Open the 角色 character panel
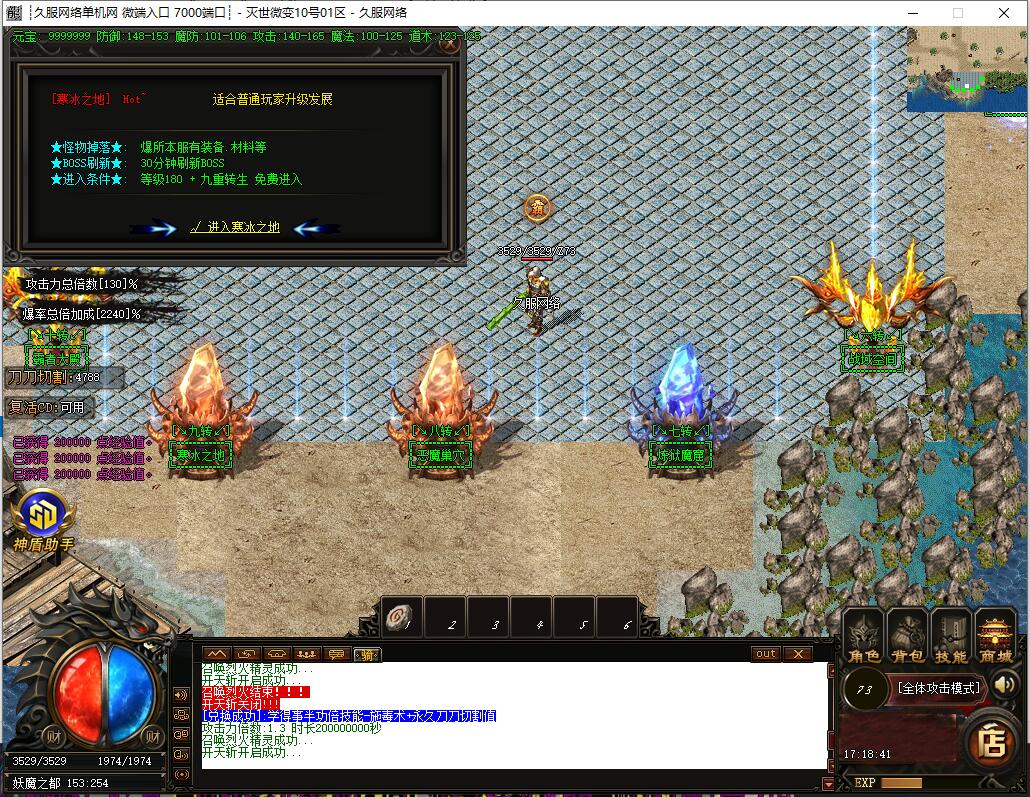1030x797 pixels. (x=863, y=637)
